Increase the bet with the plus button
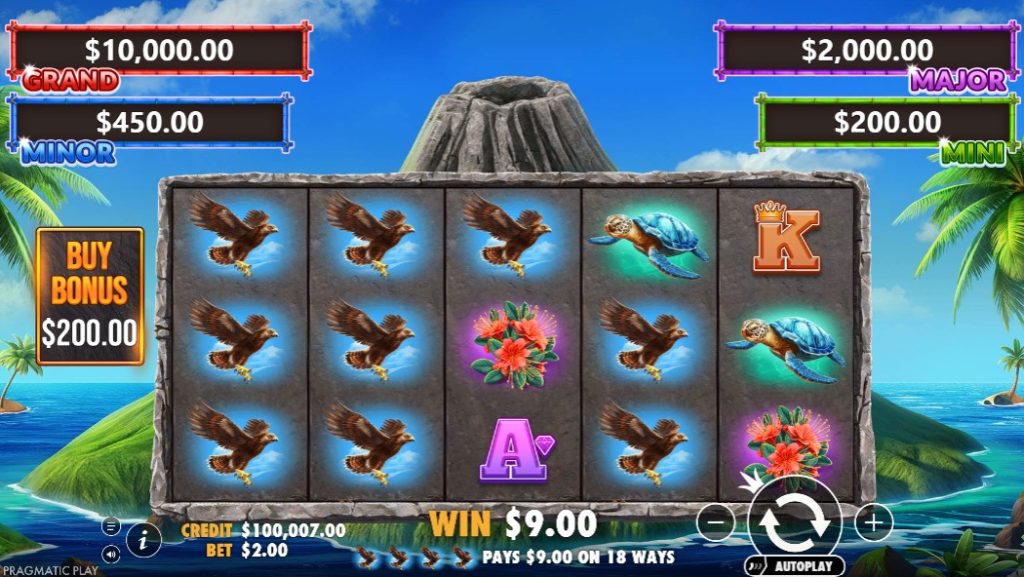The image size is (1024, 577). point(873,522)
